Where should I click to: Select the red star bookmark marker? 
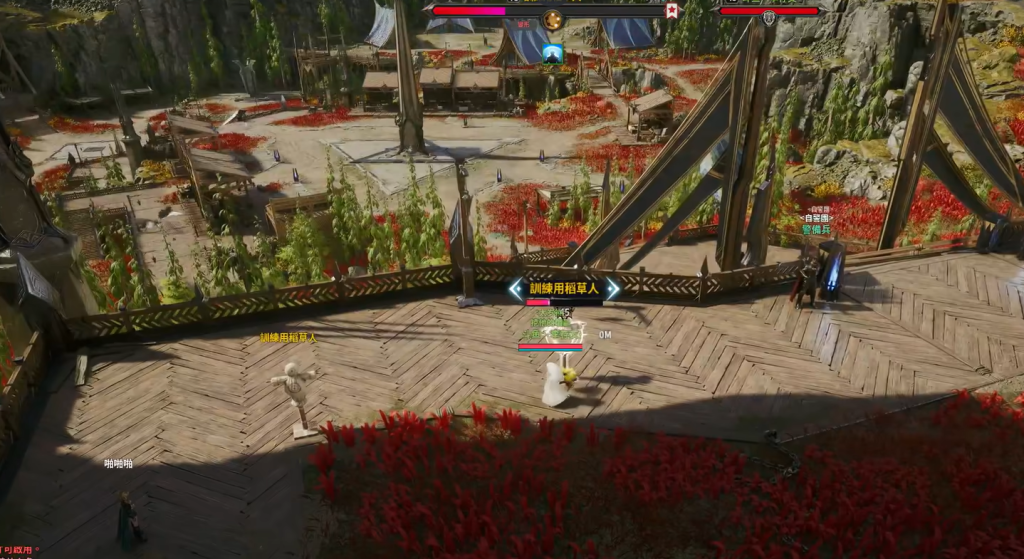click(672, 11)
